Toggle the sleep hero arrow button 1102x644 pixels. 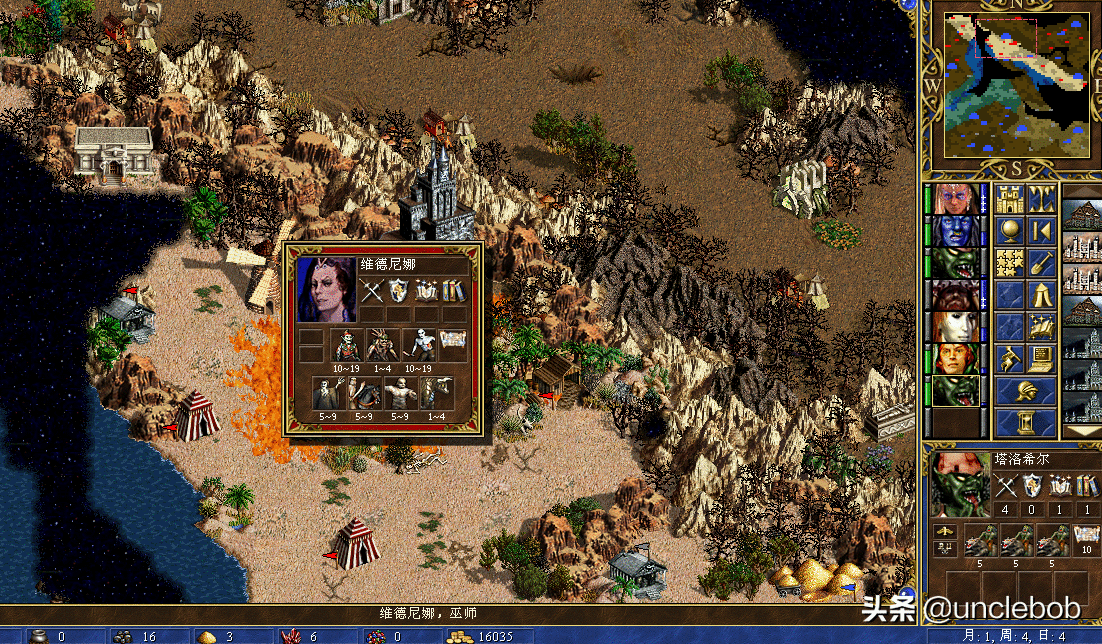point(1041,231)
